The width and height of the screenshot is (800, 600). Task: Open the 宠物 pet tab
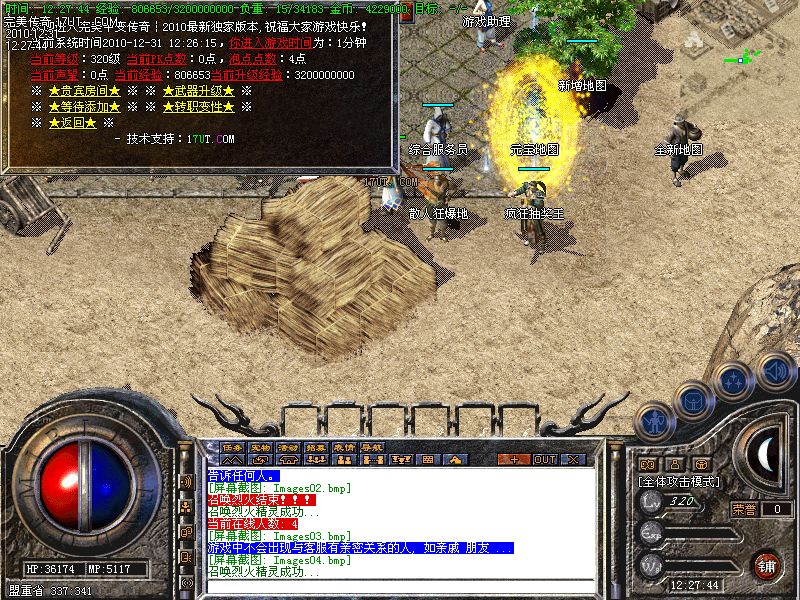(260, 446)
